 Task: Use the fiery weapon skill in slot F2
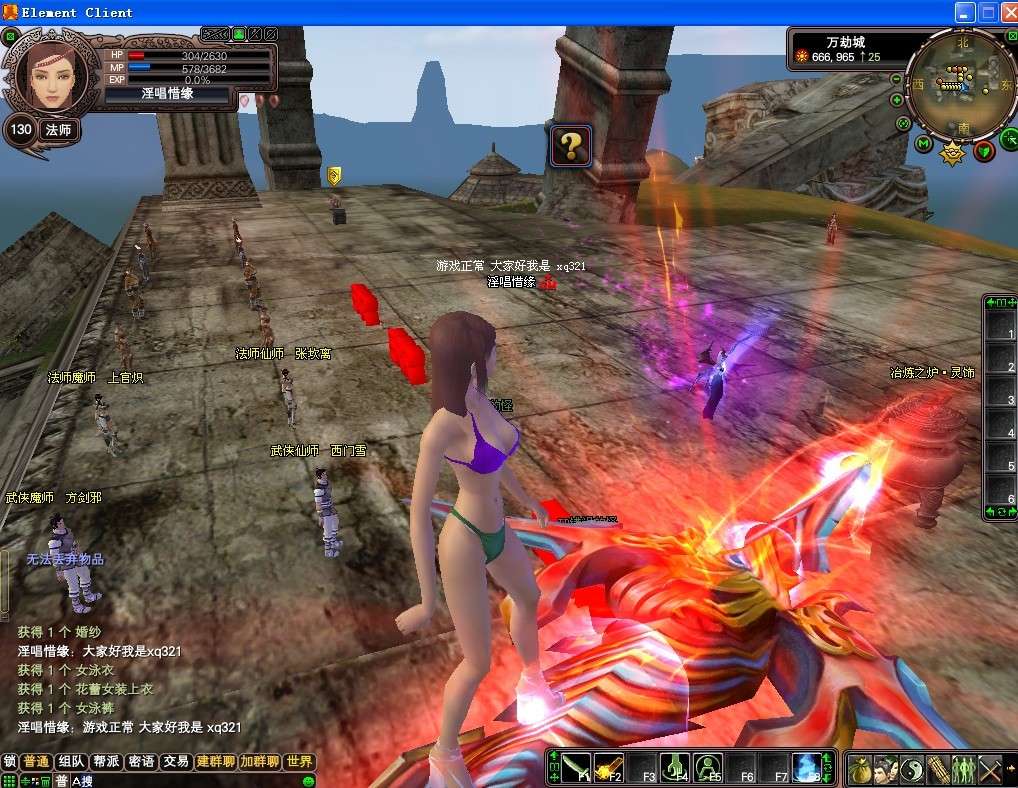[607, 768]
